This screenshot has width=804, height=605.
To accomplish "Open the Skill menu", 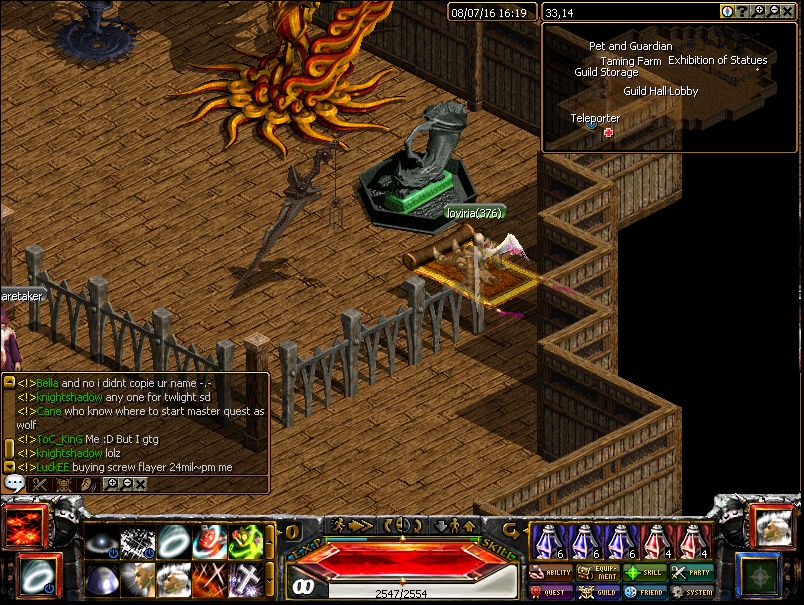I will (x=645, y=573).
